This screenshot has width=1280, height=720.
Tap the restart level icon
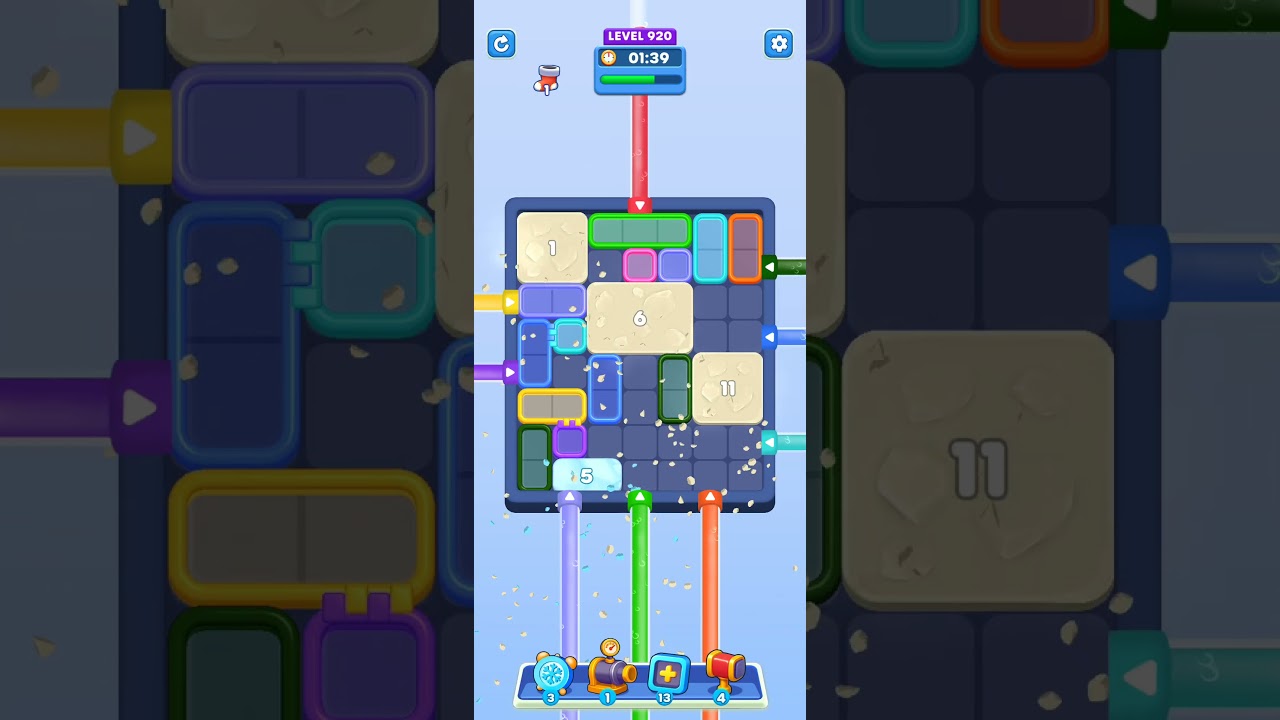coord(501,44)
